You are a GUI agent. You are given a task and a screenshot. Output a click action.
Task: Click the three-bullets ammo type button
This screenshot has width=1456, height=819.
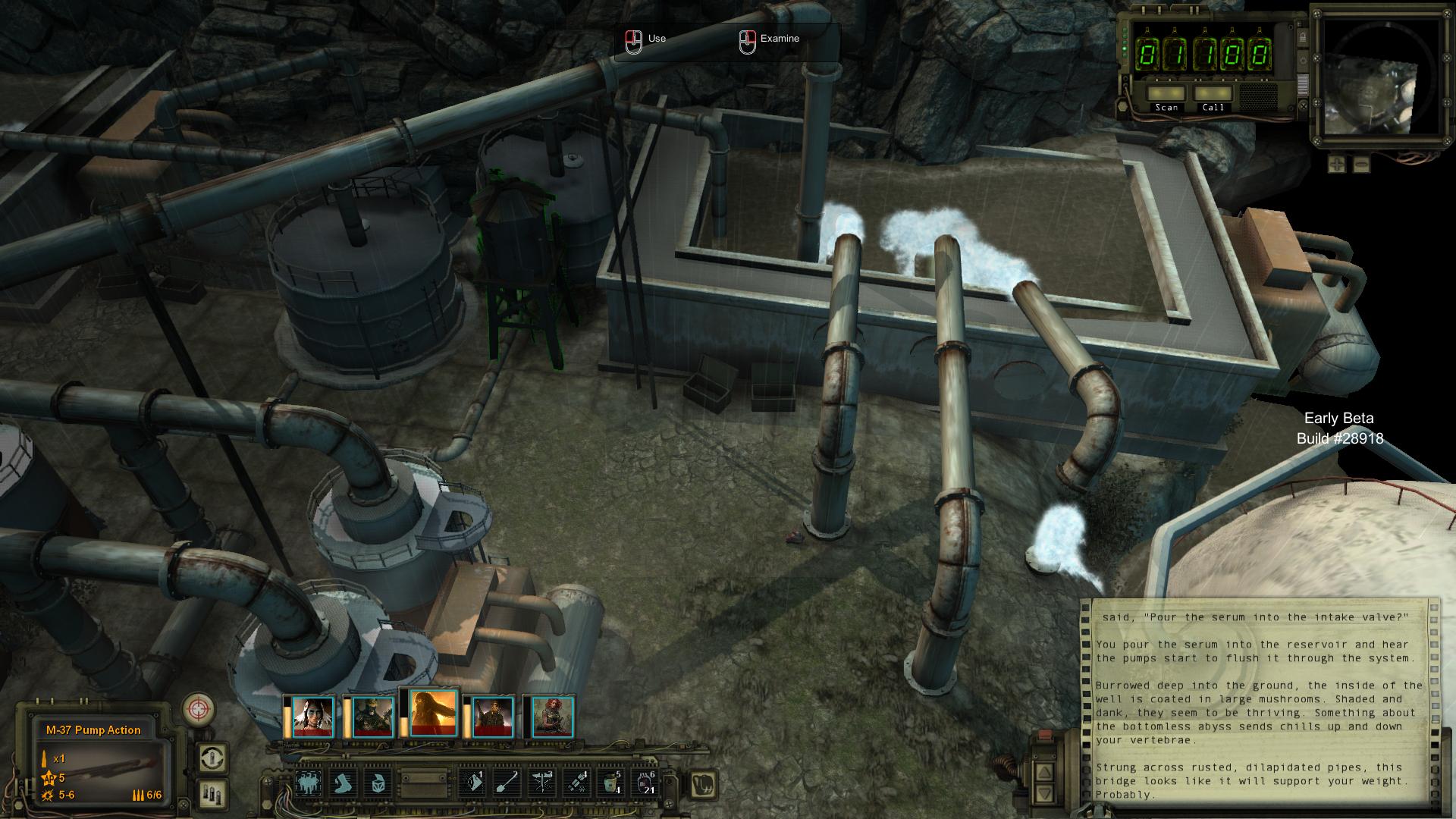tap(212, 794)
